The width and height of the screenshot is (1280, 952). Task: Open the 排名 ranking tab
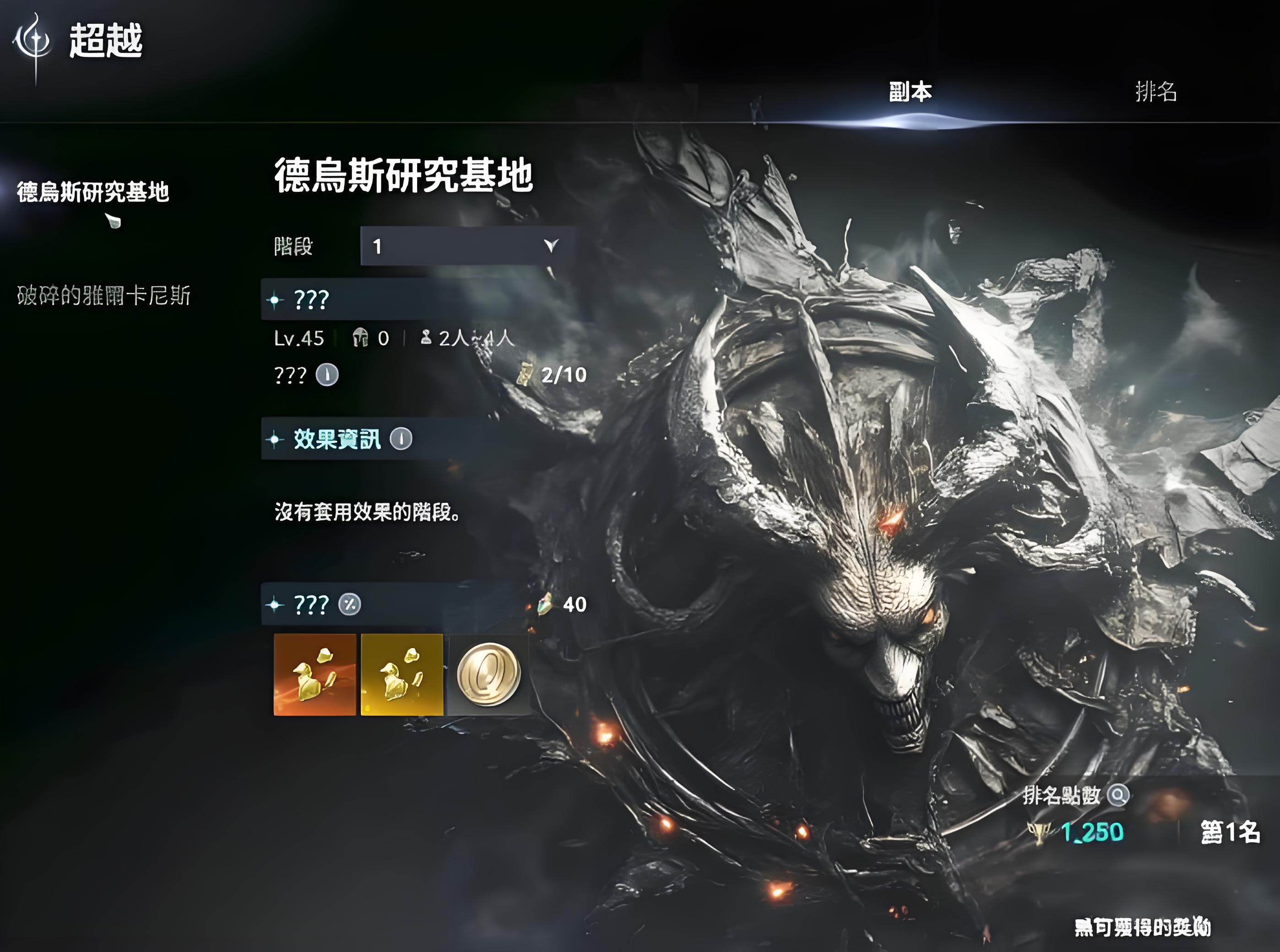(x=1155, y=92)
